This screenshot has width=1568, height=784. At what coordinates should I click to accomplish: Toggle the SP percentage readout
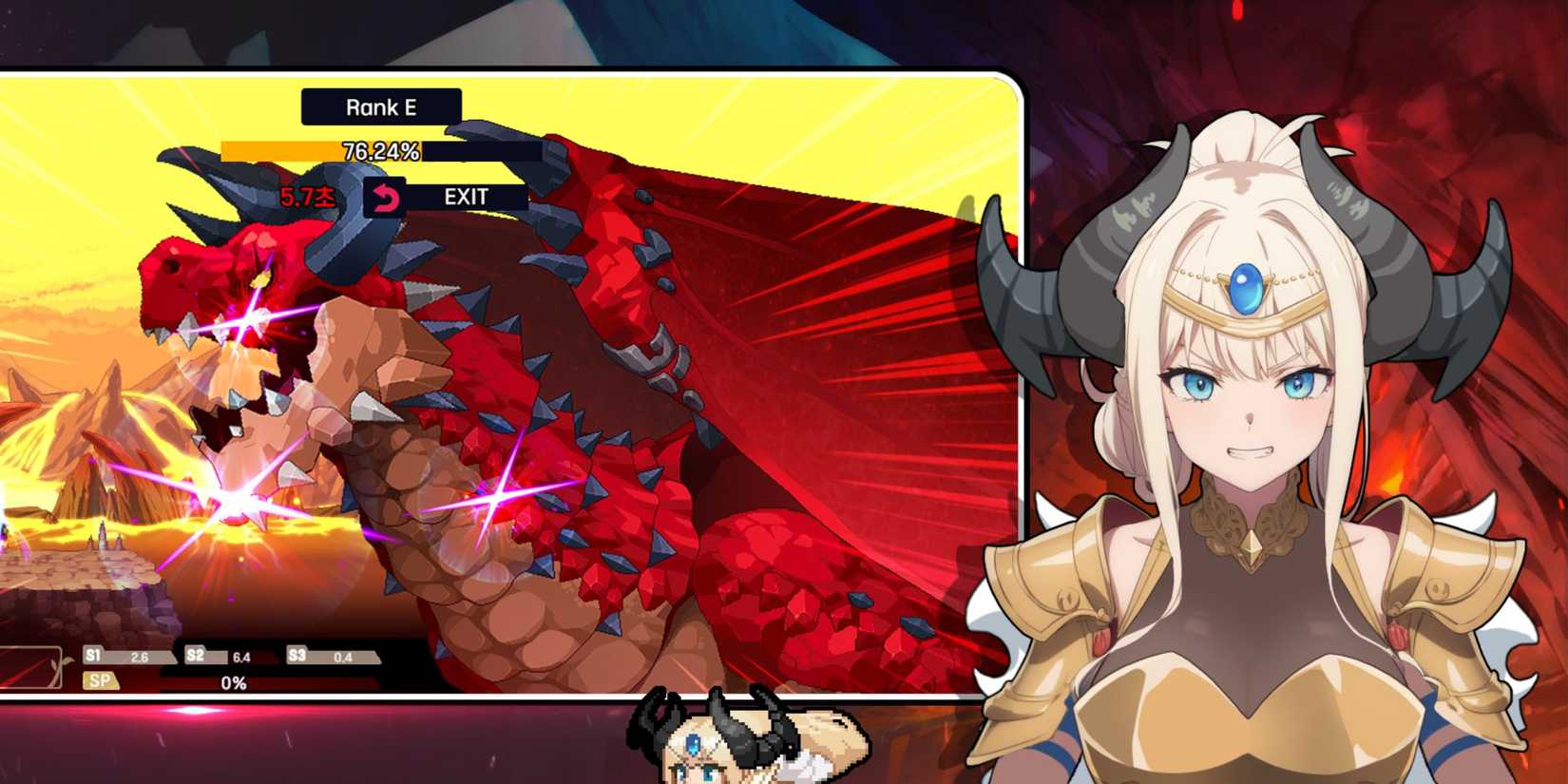[231, 680]
